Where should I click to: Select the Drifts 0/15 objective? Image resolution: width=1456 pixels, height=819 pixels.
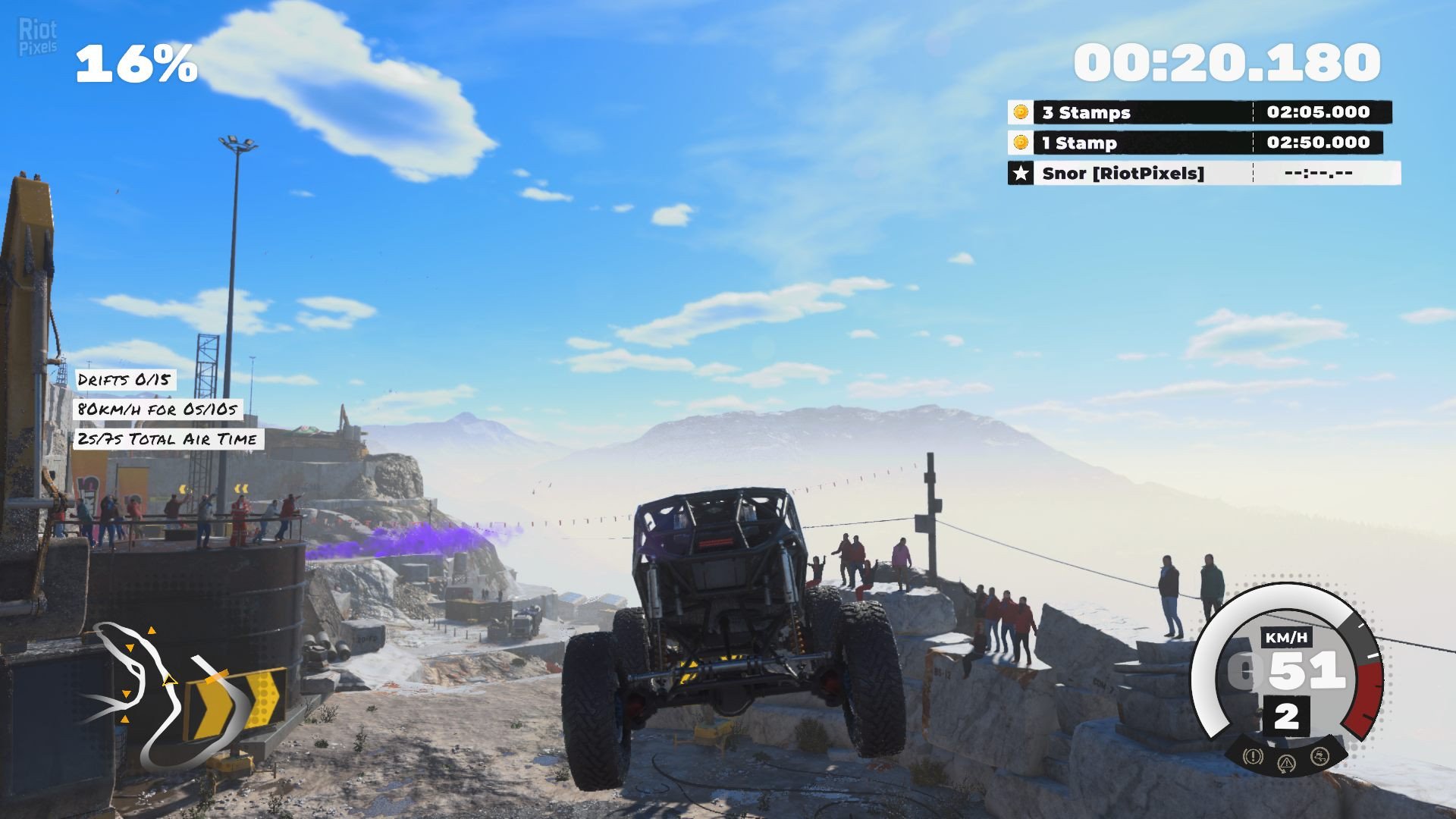(124, 380)
